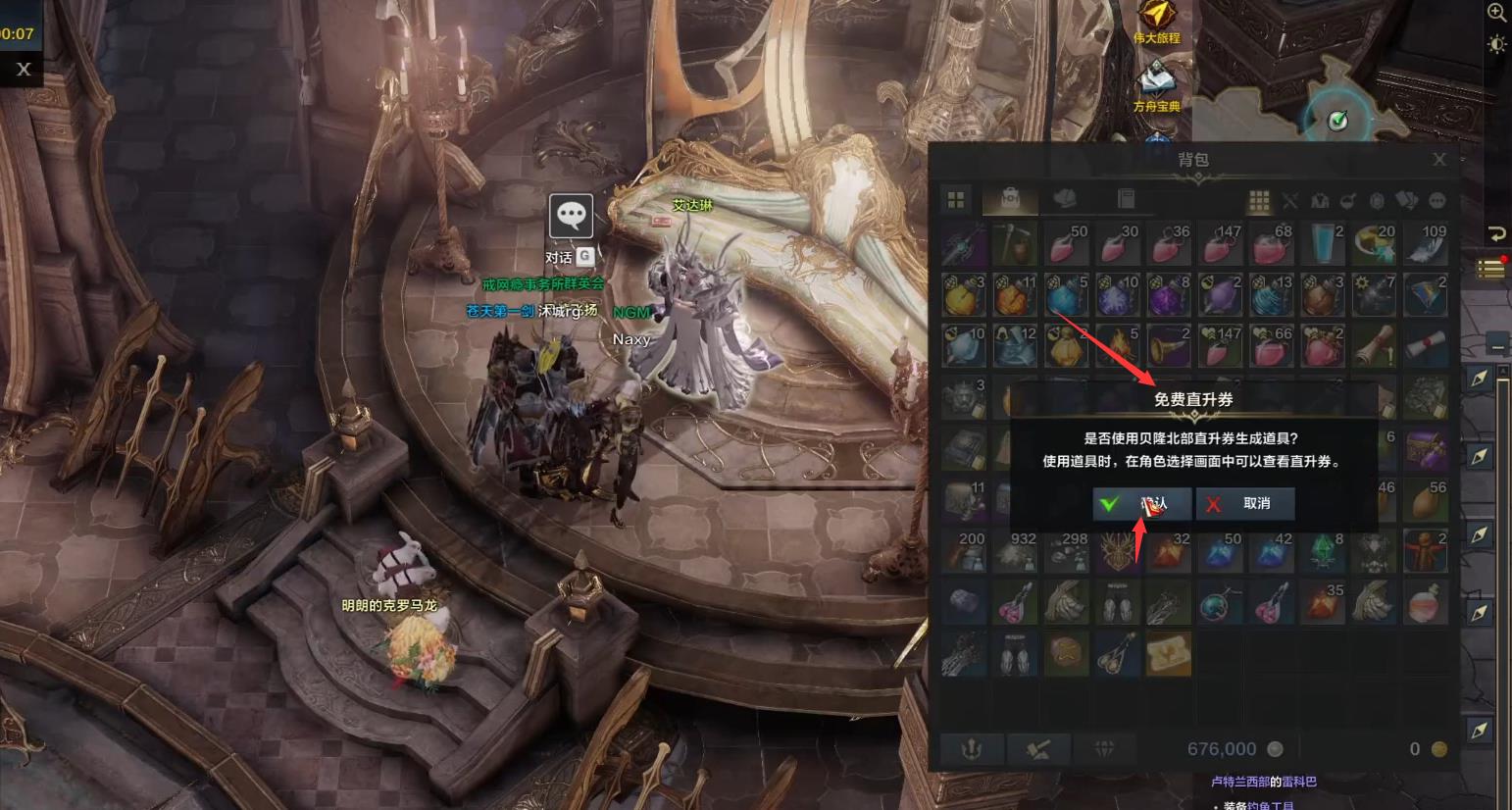Open the 伟大旅程 event icon
This screenshot has height=810, width=1512.
(x=1157, y=20)
